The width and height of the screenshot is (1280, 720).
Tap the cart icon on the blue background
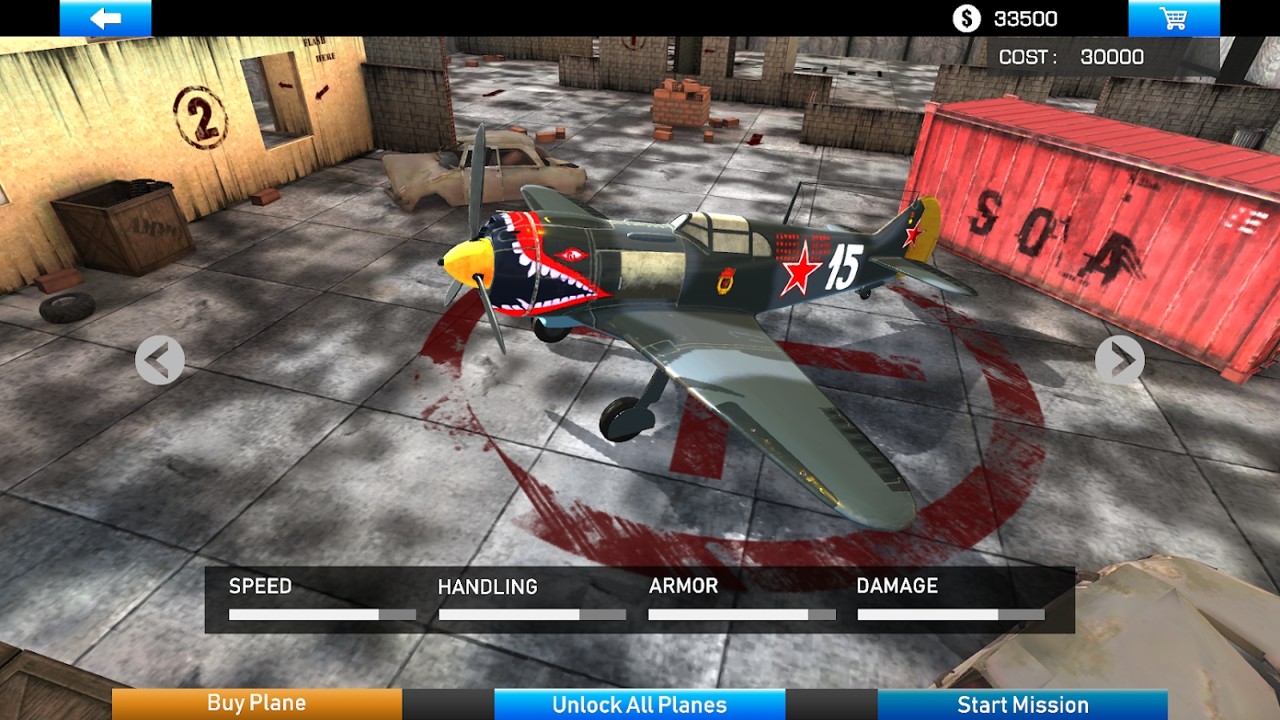point(1176,17)
